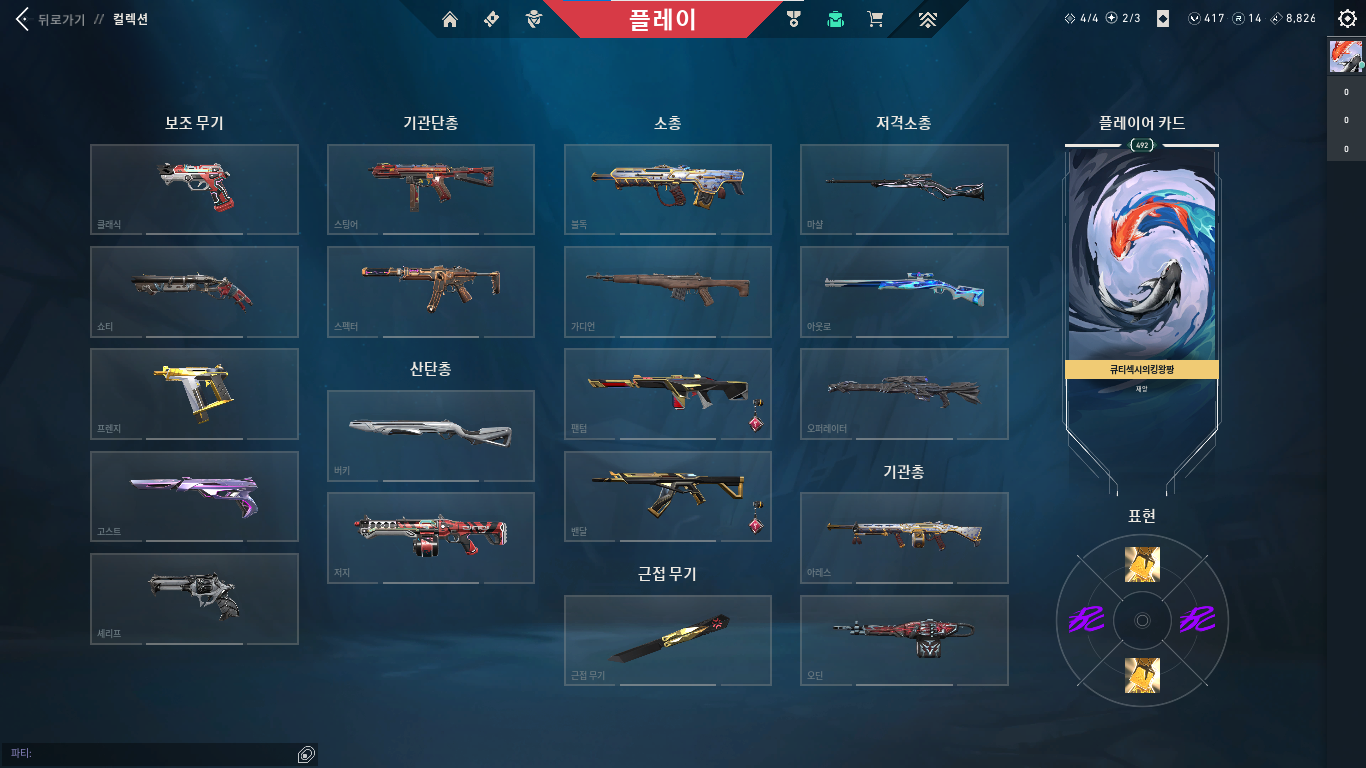
Task: Click the red 플레이 button
Action: 662,19
